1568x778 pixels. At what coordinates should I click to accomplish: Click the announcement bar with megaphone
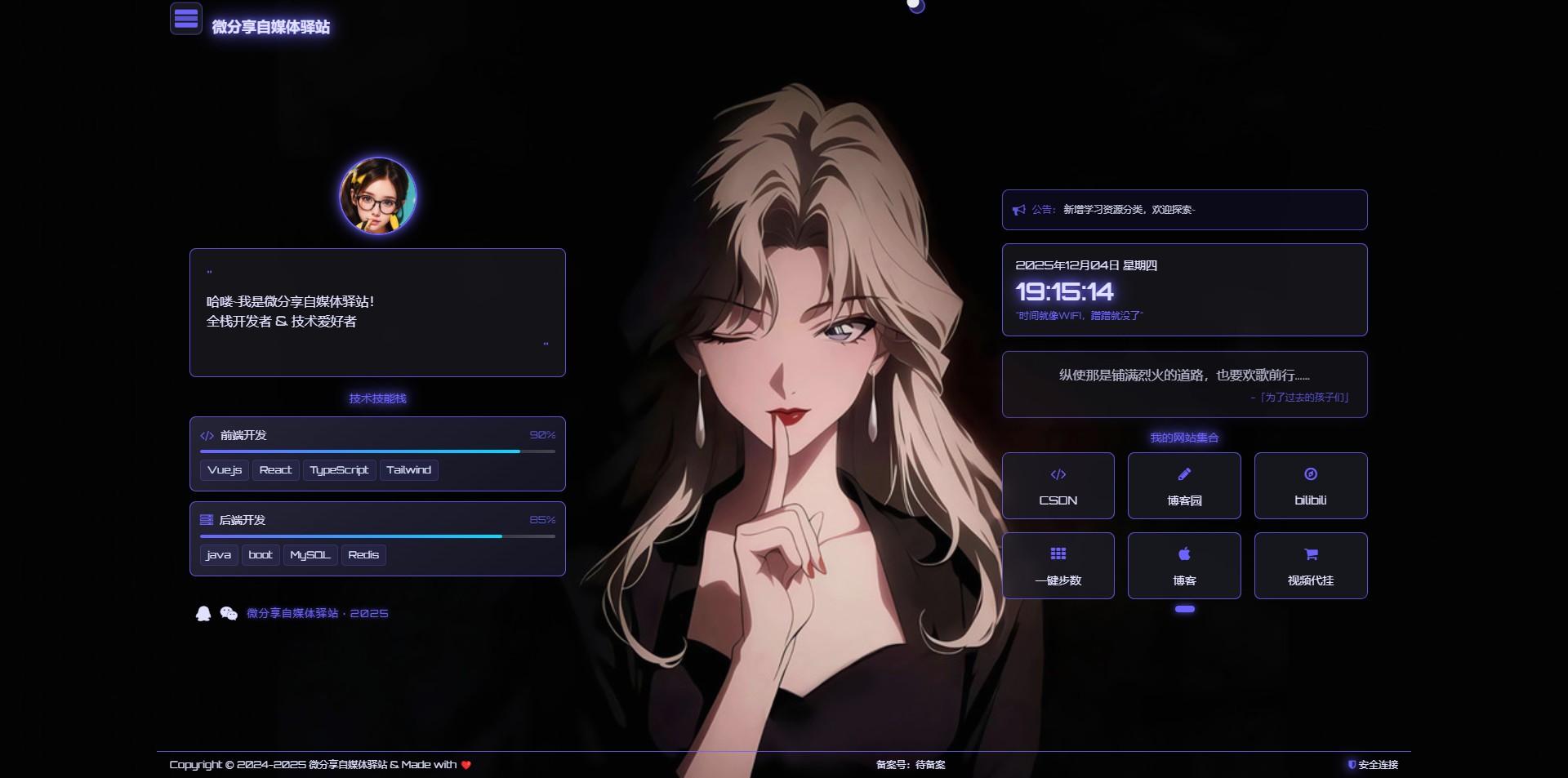click(x=1184, y=210)
